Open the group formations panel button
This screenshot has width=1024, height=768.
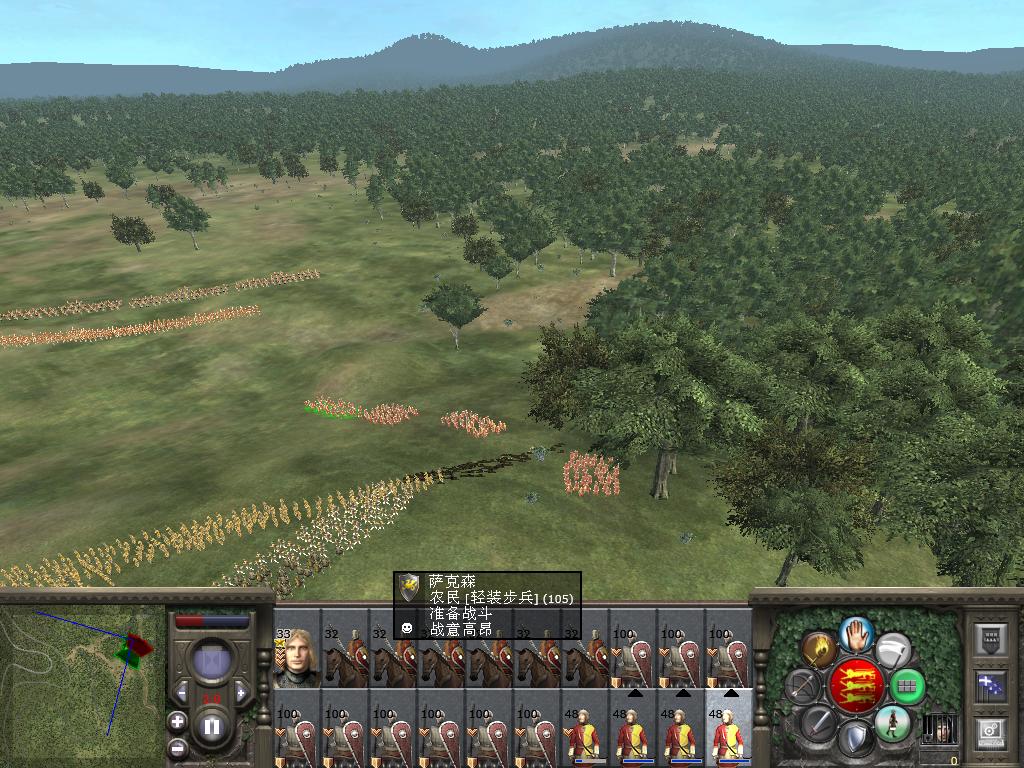pyautogui.click(x=991, y=638)
